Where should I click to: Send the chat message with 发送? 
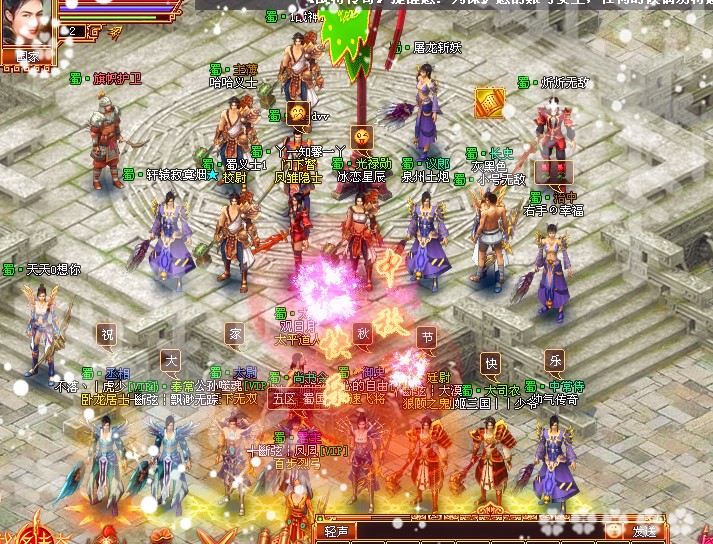pyautogui.click(x=644, y=530)
